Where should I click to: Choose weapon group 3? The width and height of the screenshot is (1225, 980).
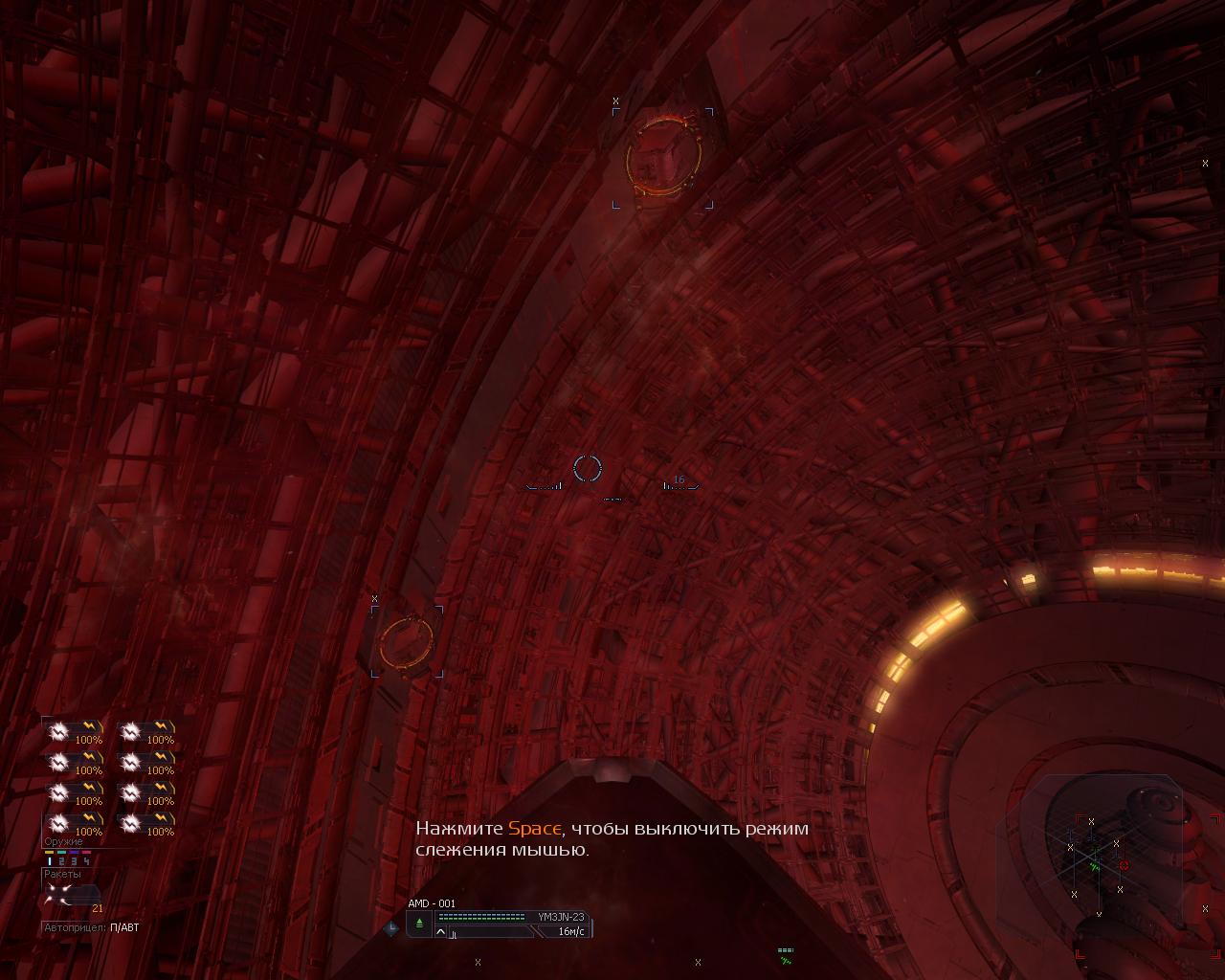[x=74, y=861]
